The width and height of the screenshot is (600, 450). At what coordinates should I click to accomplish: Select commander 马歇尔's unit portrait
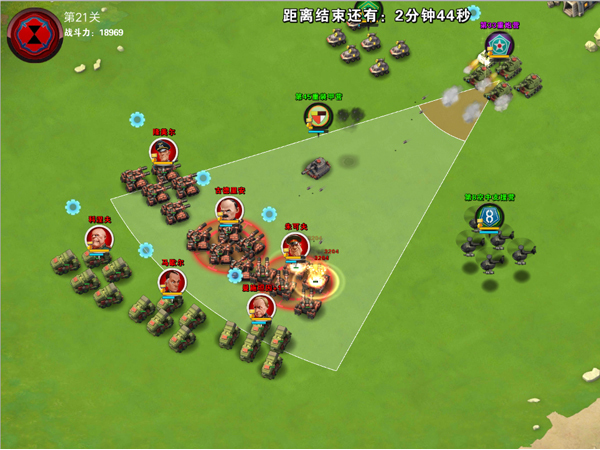[172, 282]
